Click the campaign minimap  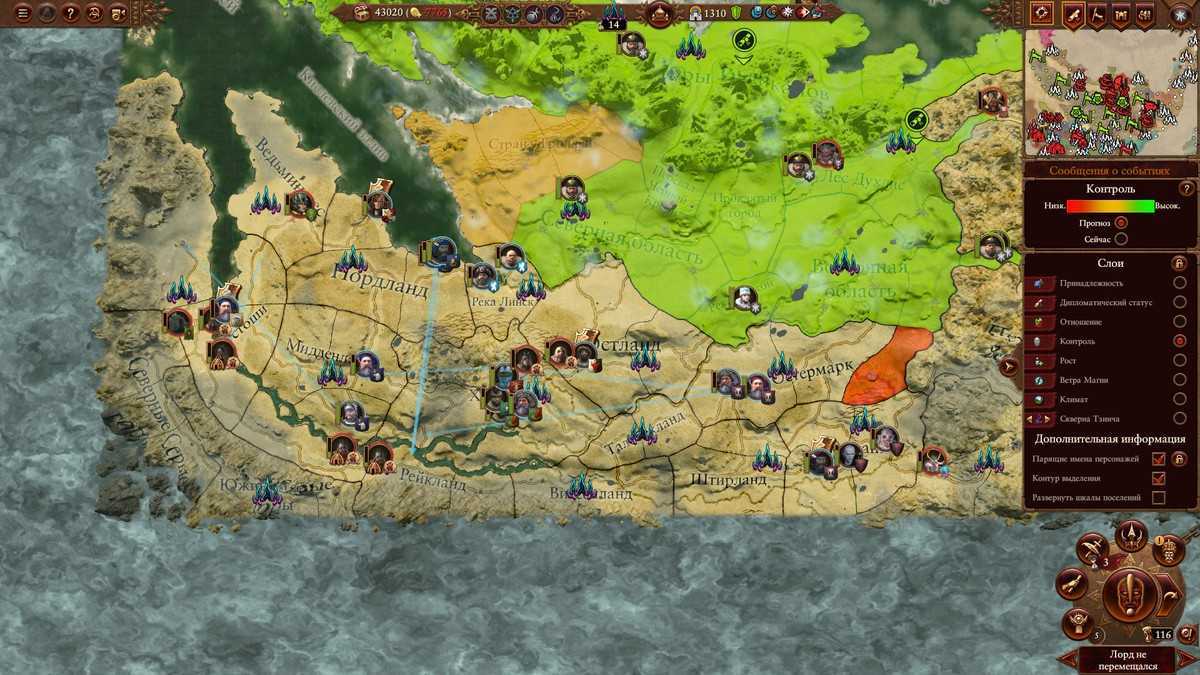pos(1110,92)
